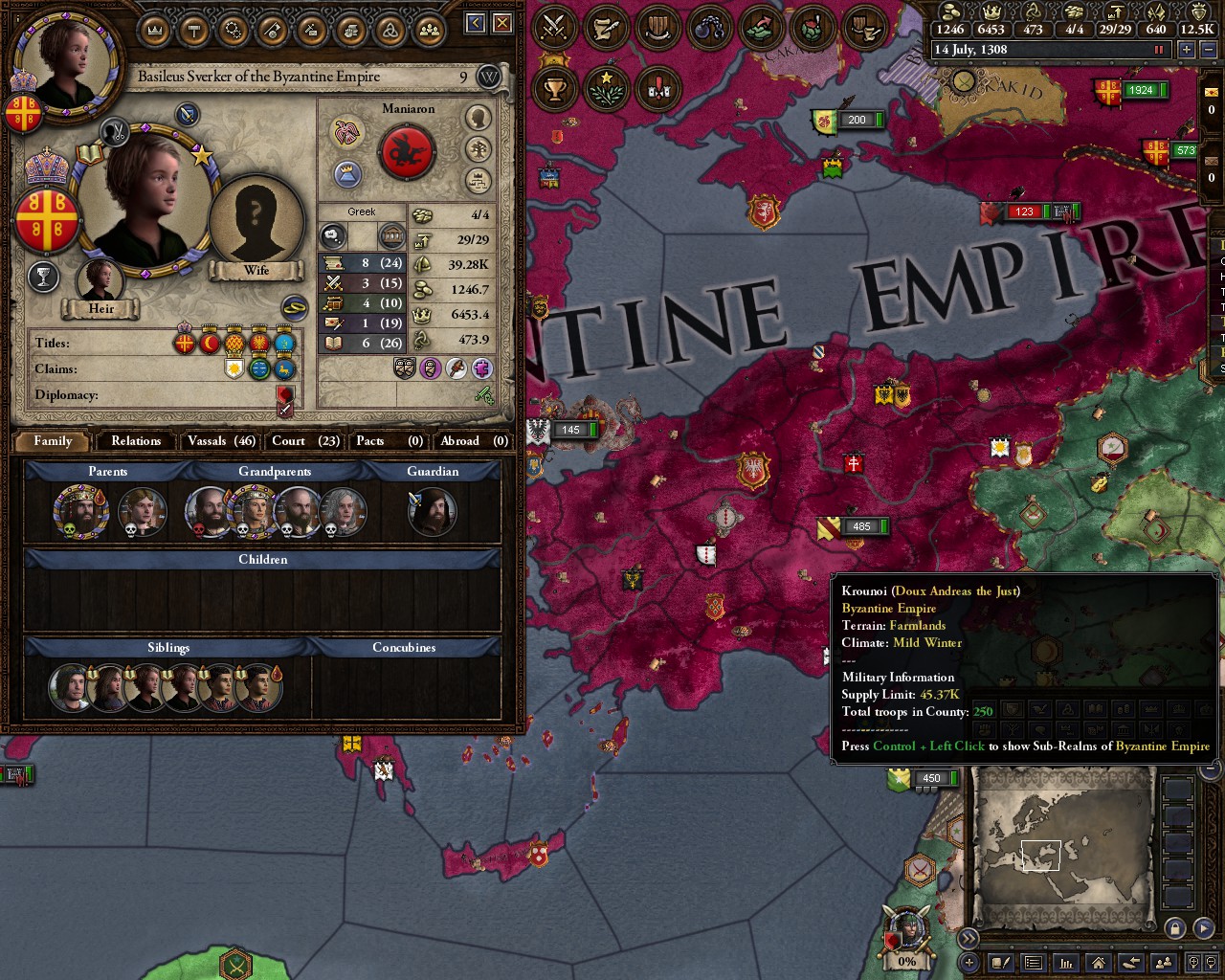Open the message log list icon
The image size is (1225, 980).
click(1034, 963)
